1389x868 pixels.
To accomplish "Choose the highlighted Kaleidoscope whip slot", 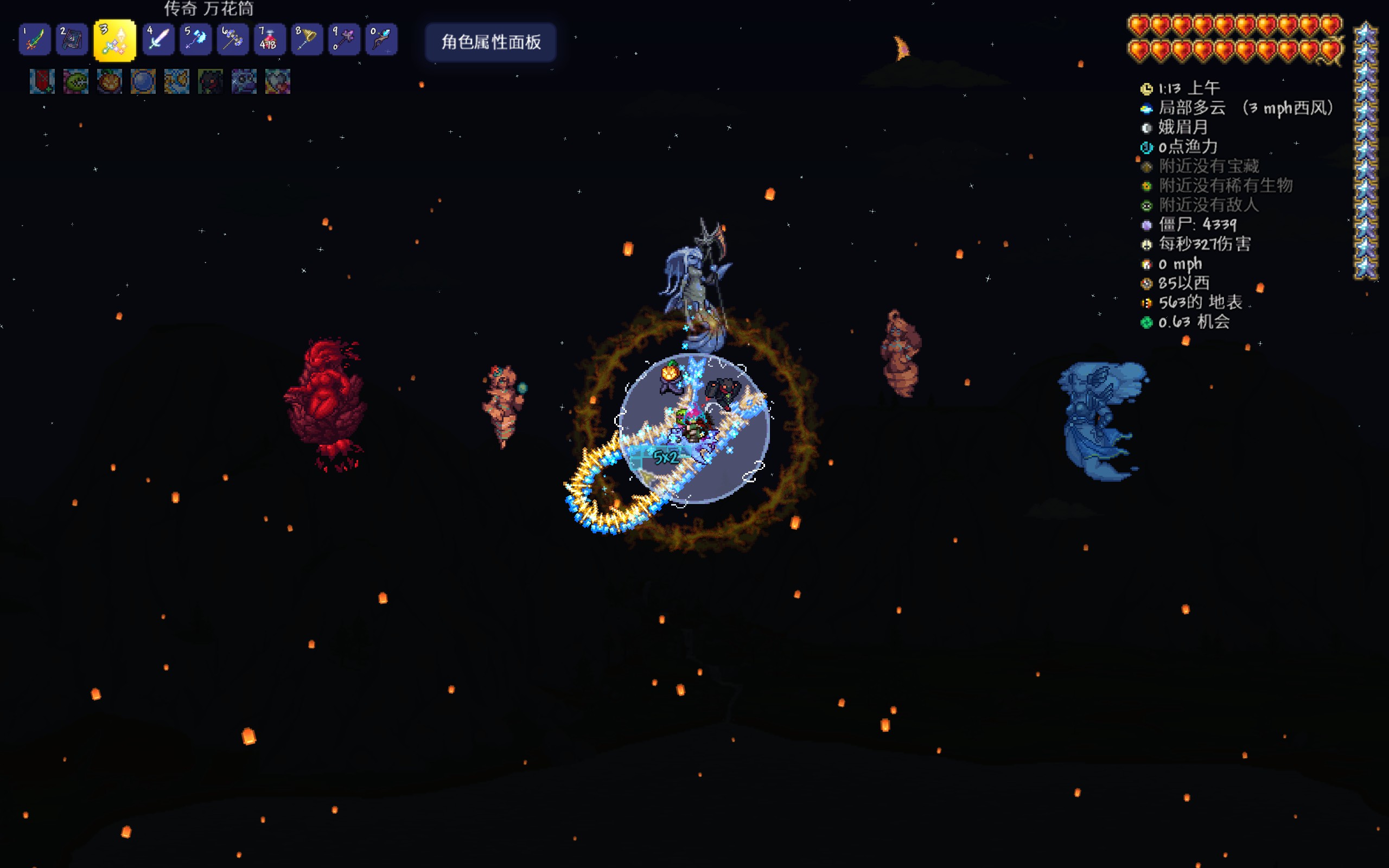I will [115, 40].
